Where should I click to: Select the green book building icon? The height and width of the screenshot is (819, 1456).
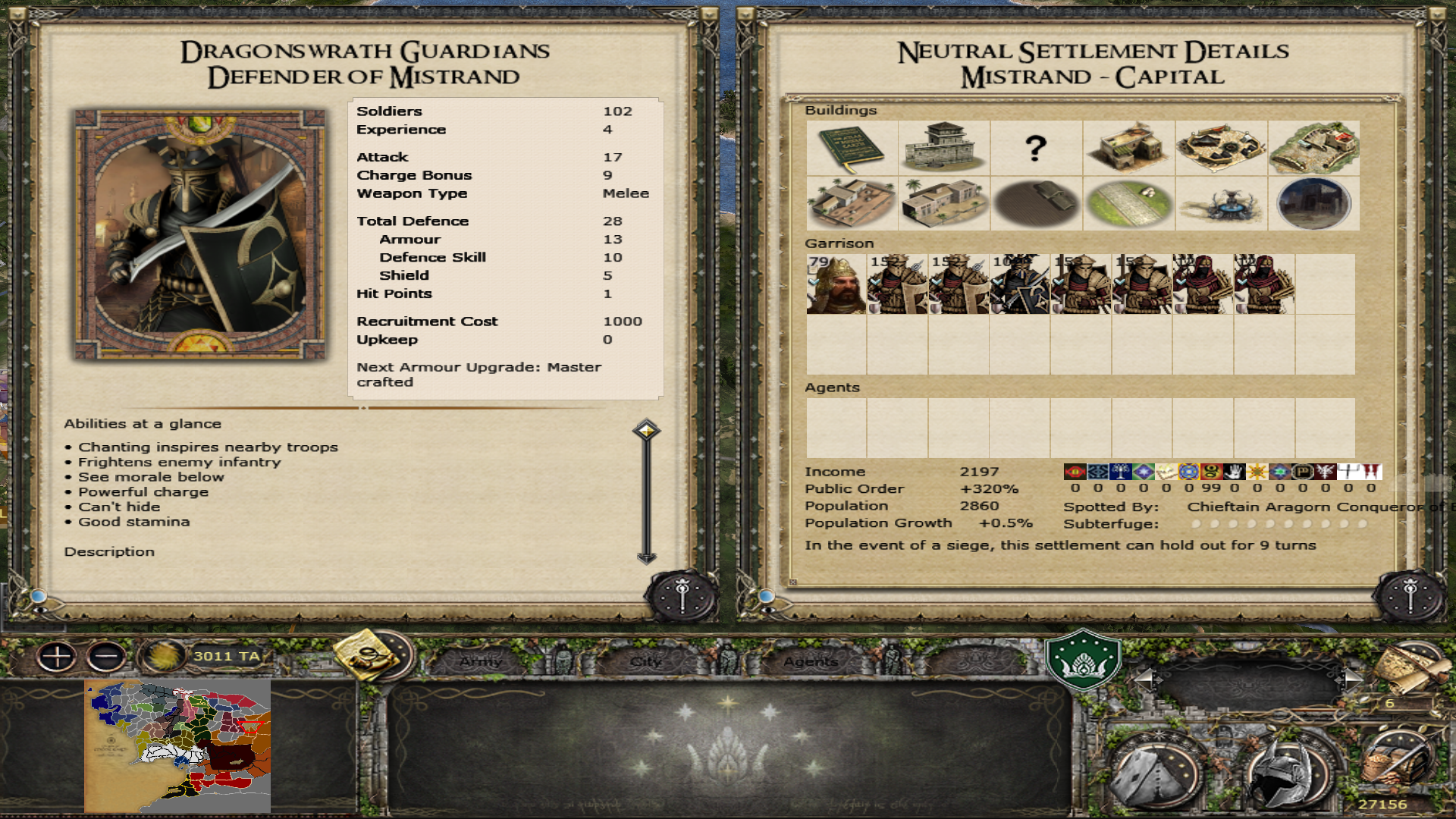852,147
